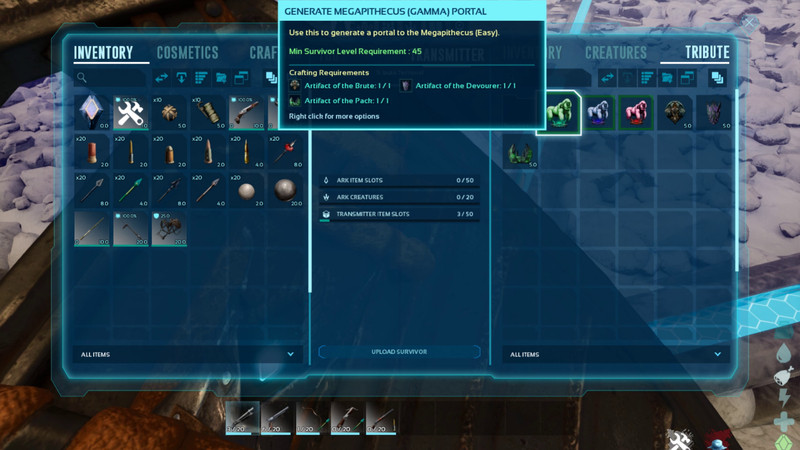Image resolution: width=800 pixels, height=450 pixels.
Task: Show the Inventory tab on left panel
Action: [x=103, y=53]
